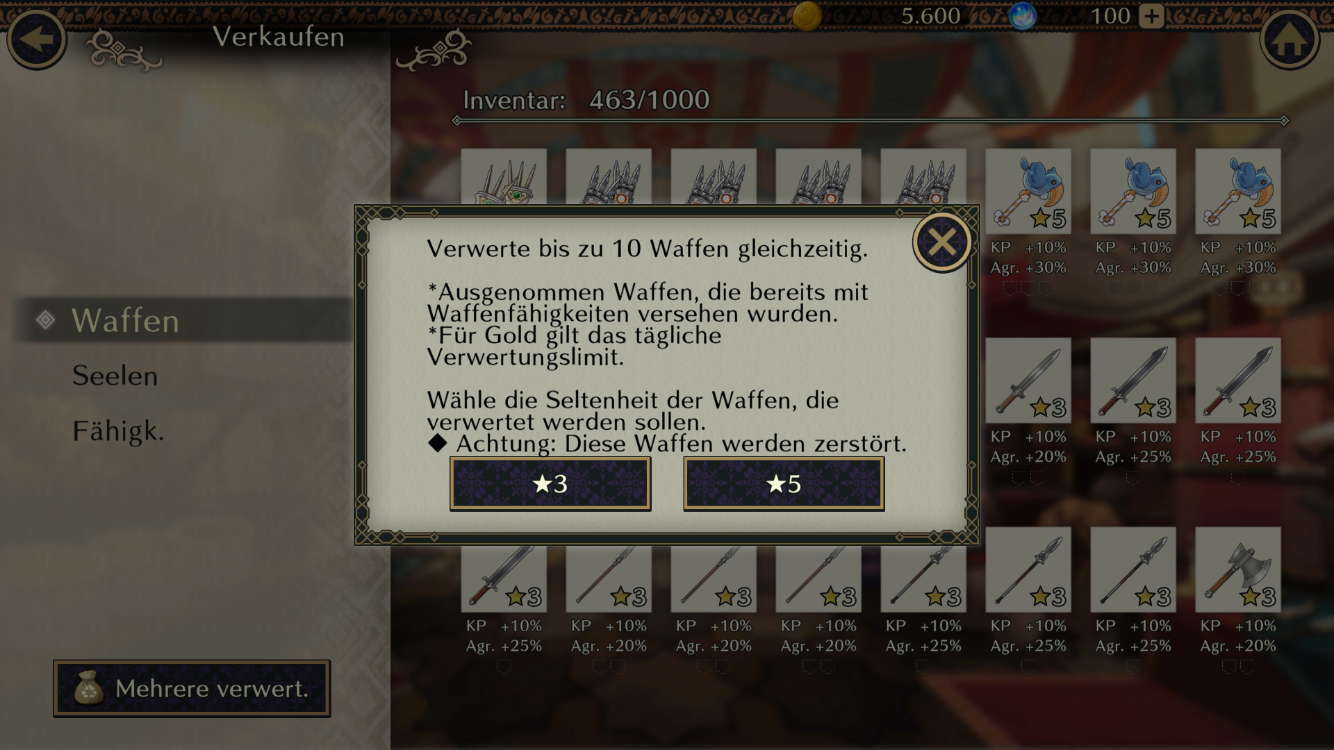Go back with the arrow button
This screenshot has width=1334, height=750.
coord(37,39)
